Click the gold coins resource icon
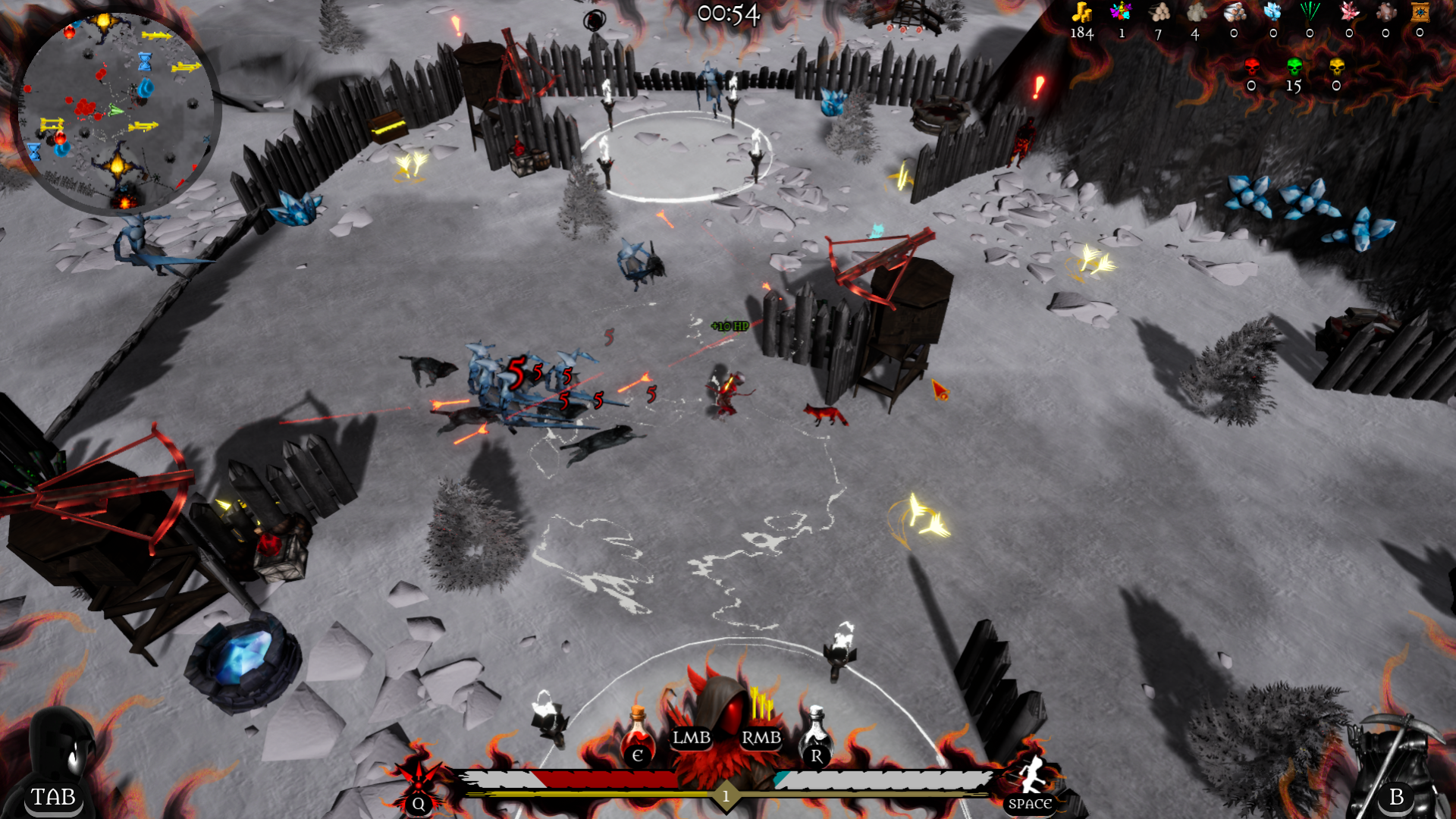Image resolution: width=1456 pixels, height=819 pixels. (x=1081, y=12)
